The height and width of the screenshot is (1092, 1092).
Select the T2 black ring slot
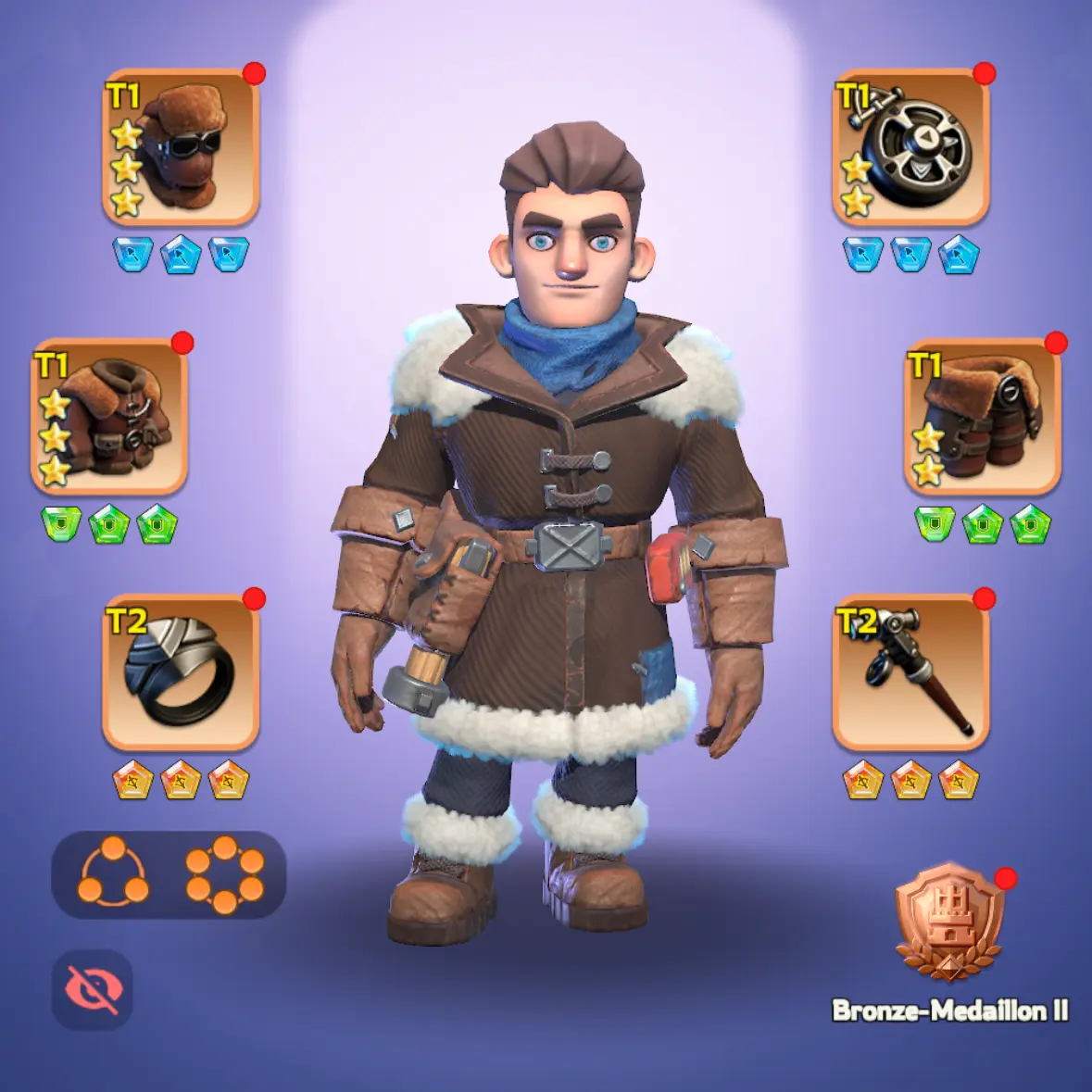tap(181, 672)
